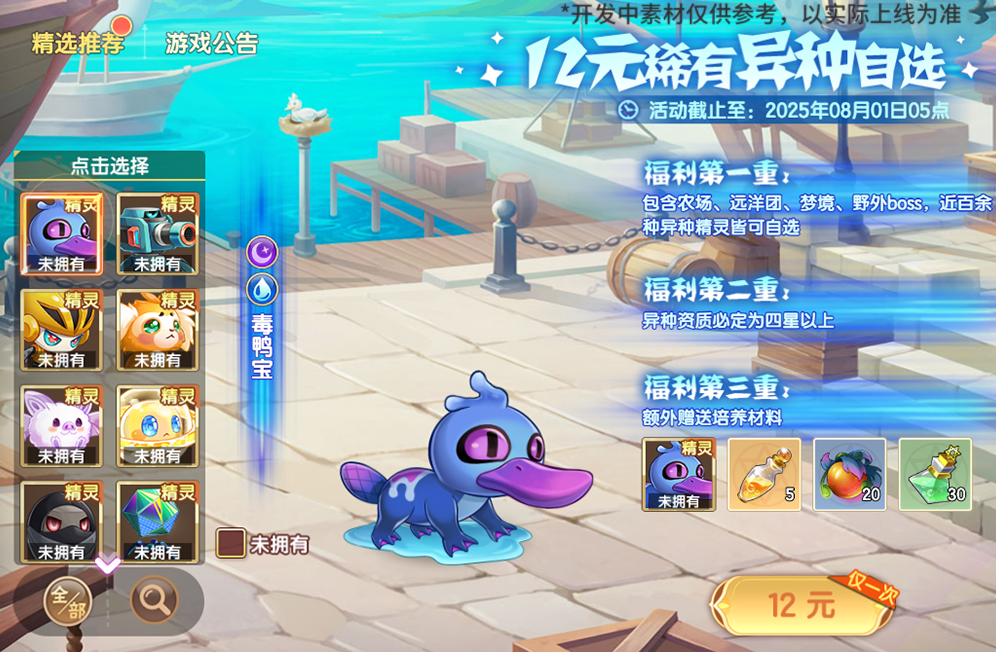Expand the sprite list with the down chevron

tap(108, 565)
